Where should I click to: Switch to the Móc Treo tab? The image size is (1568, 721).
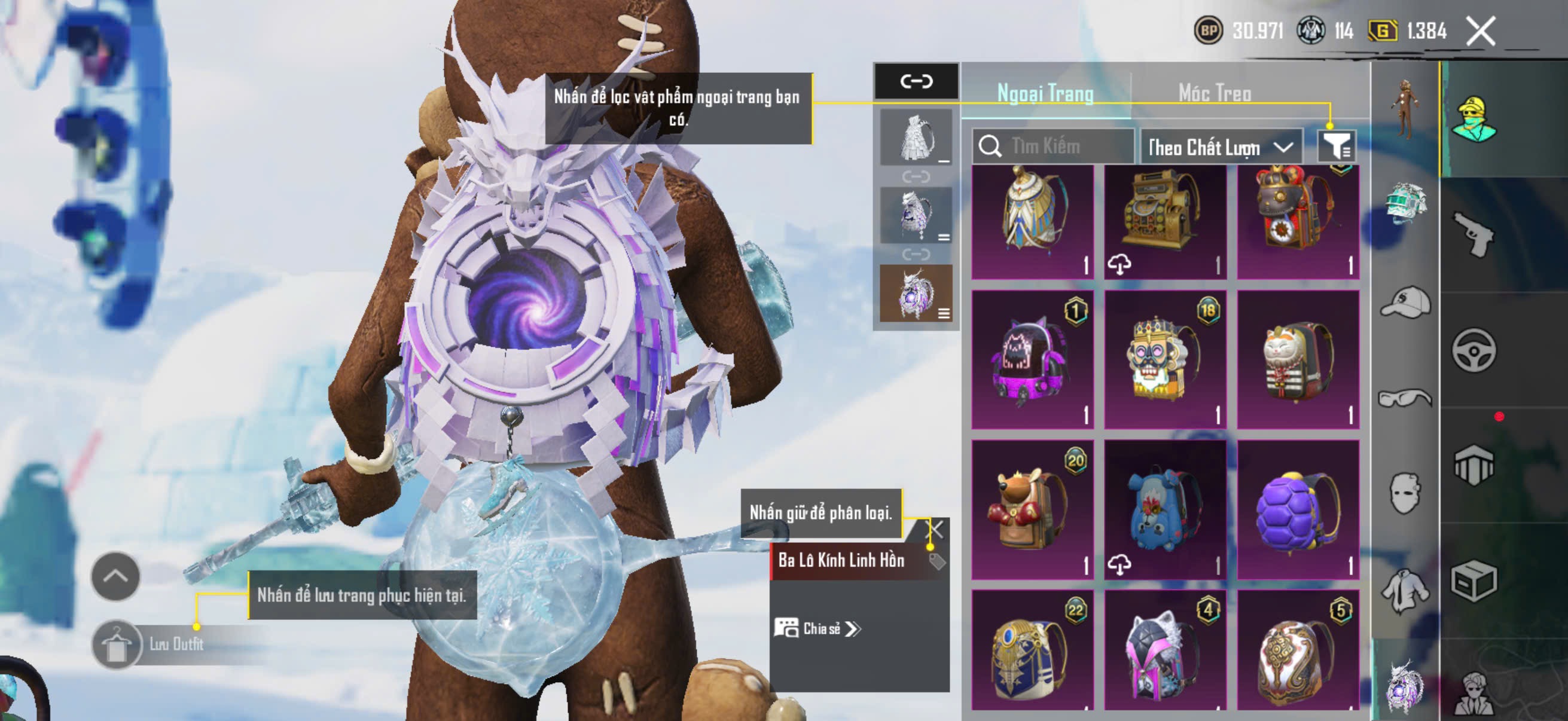tap(1215, 93)
